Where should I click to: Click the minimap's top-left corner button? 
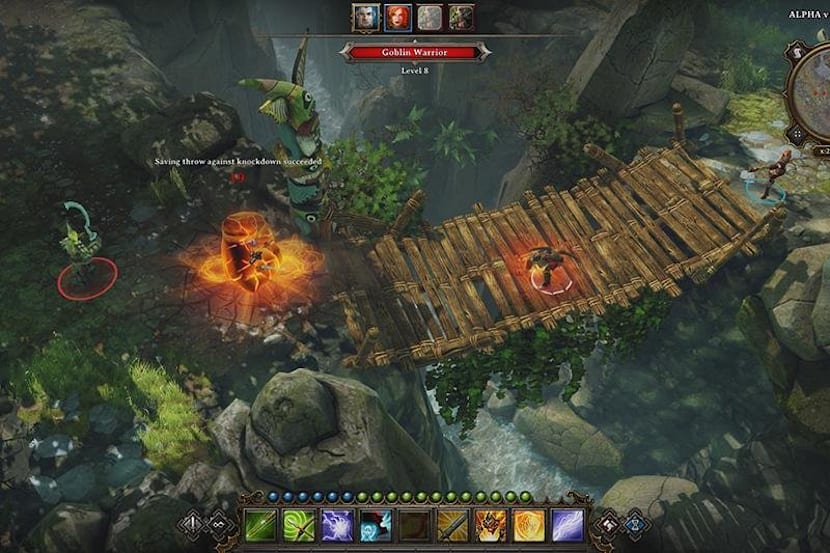tap(797, 50)
